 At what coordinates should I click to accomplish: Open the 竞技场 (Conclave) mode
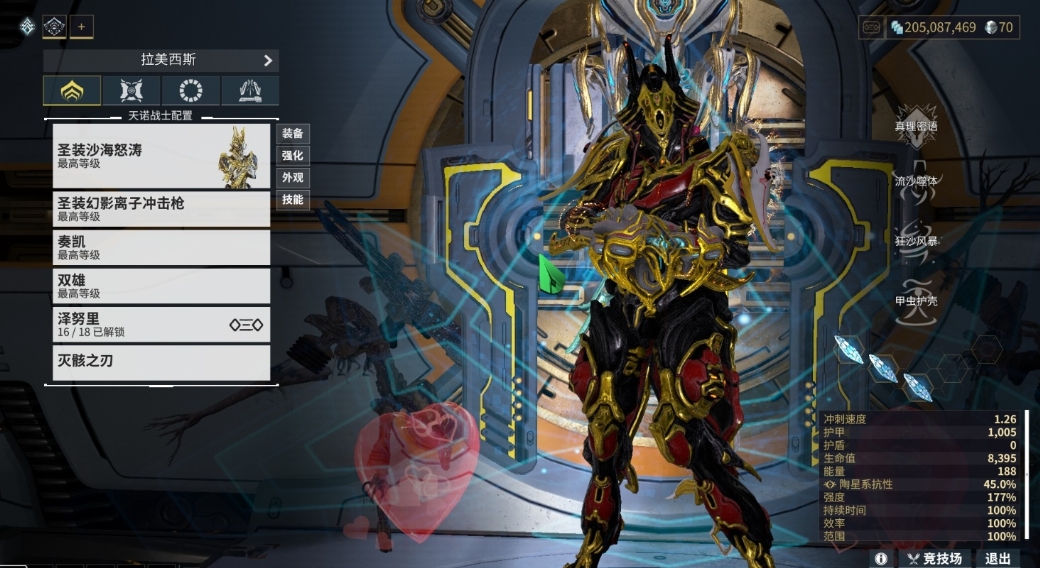933,559
